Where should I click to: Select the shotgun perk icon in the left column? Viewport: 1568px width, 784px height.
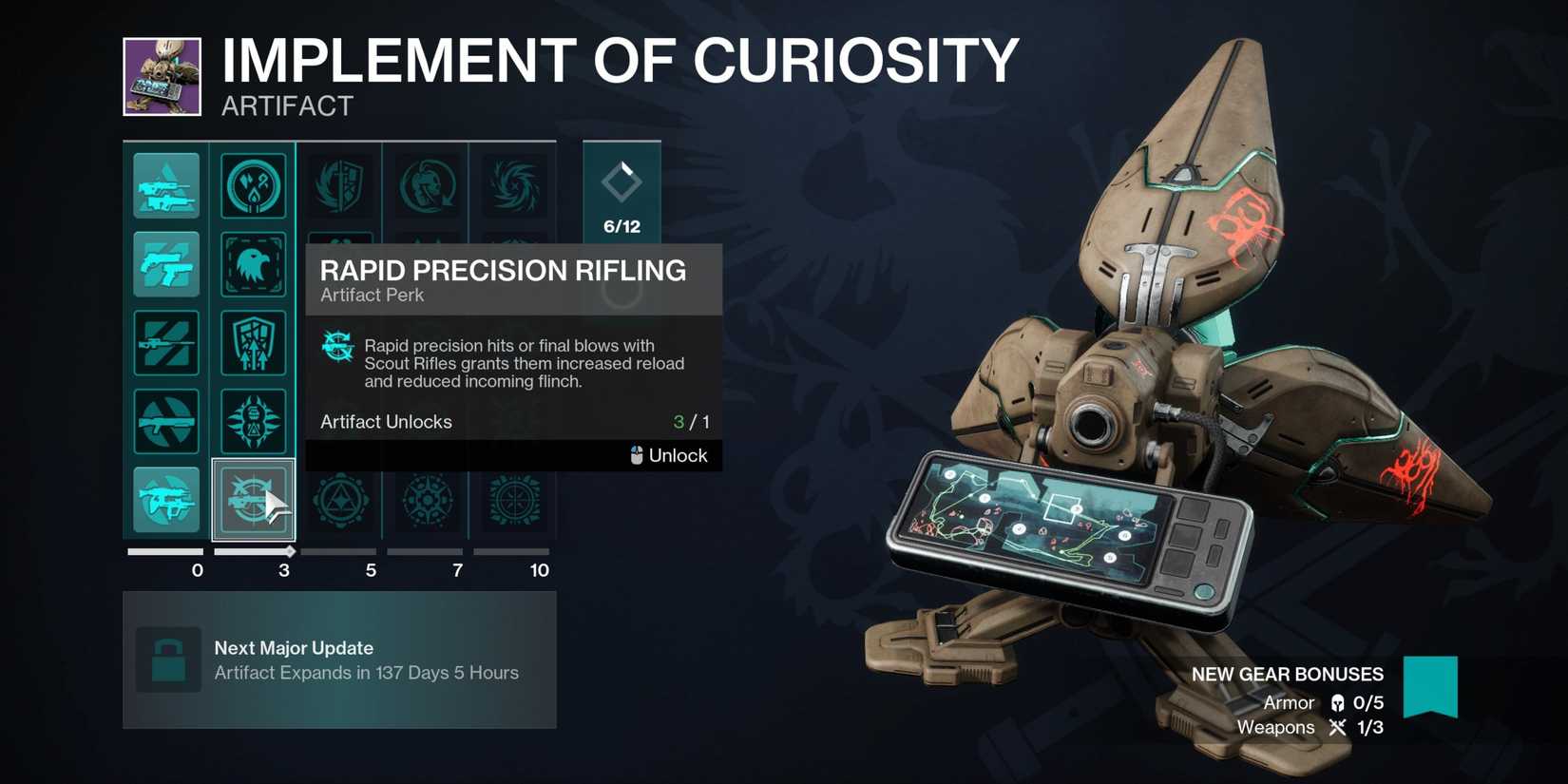(166, 421)
